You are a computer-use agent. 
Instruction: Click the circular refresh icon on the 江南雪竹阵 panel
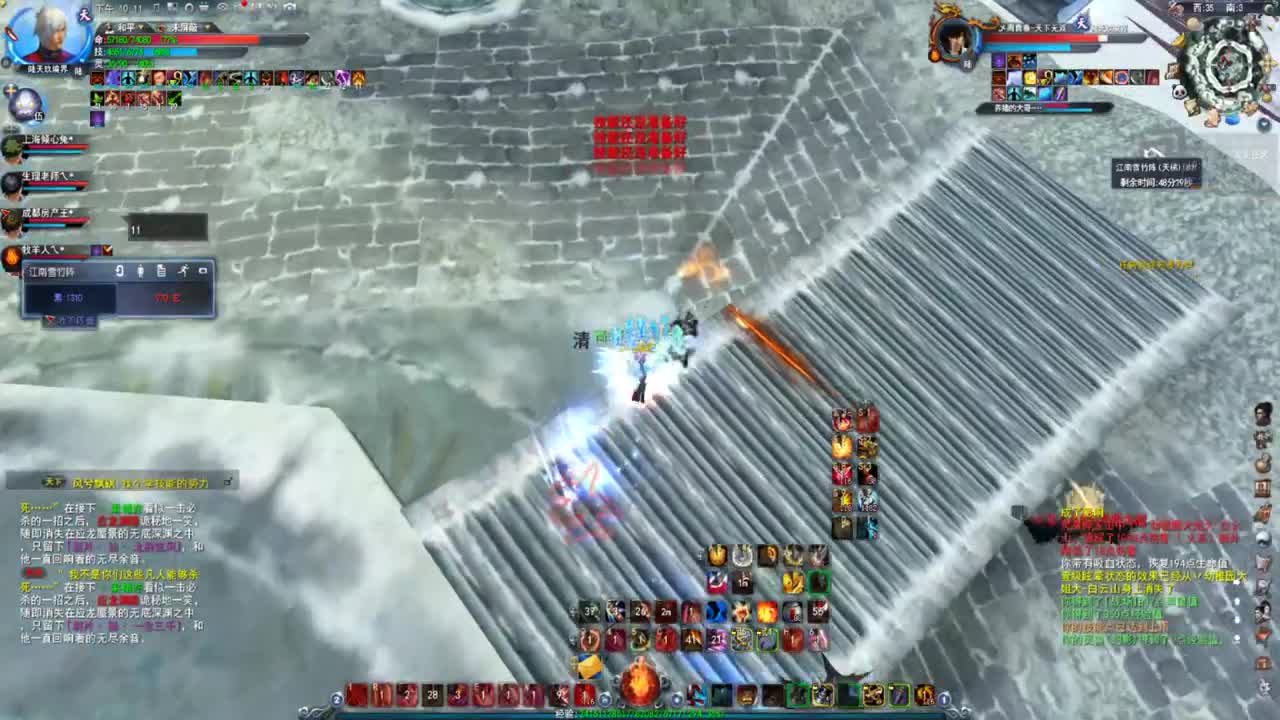[120, 270]
